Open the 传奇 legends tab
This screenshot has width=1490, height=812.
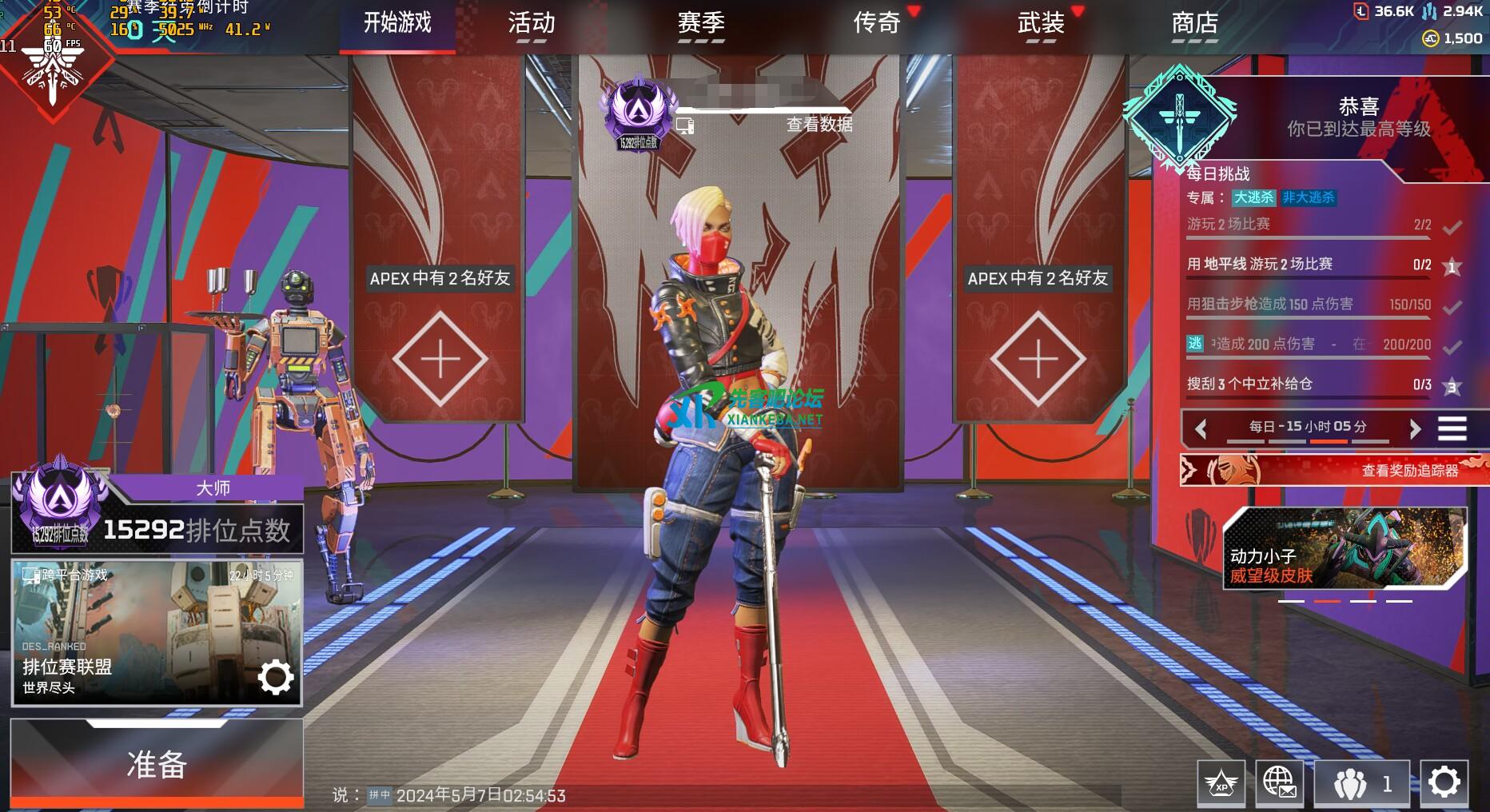876,23
